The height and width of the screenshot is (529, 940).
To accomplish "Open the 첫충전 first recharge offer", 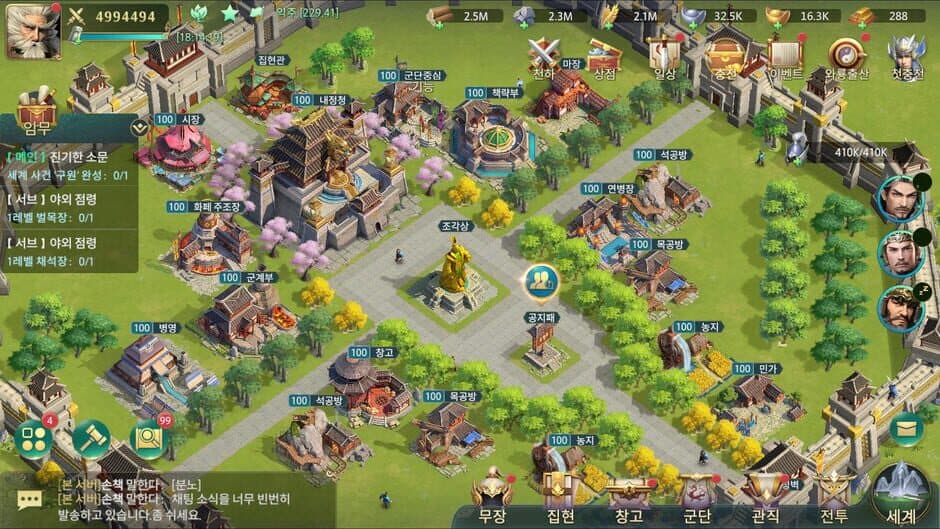I will pos(906,56).
